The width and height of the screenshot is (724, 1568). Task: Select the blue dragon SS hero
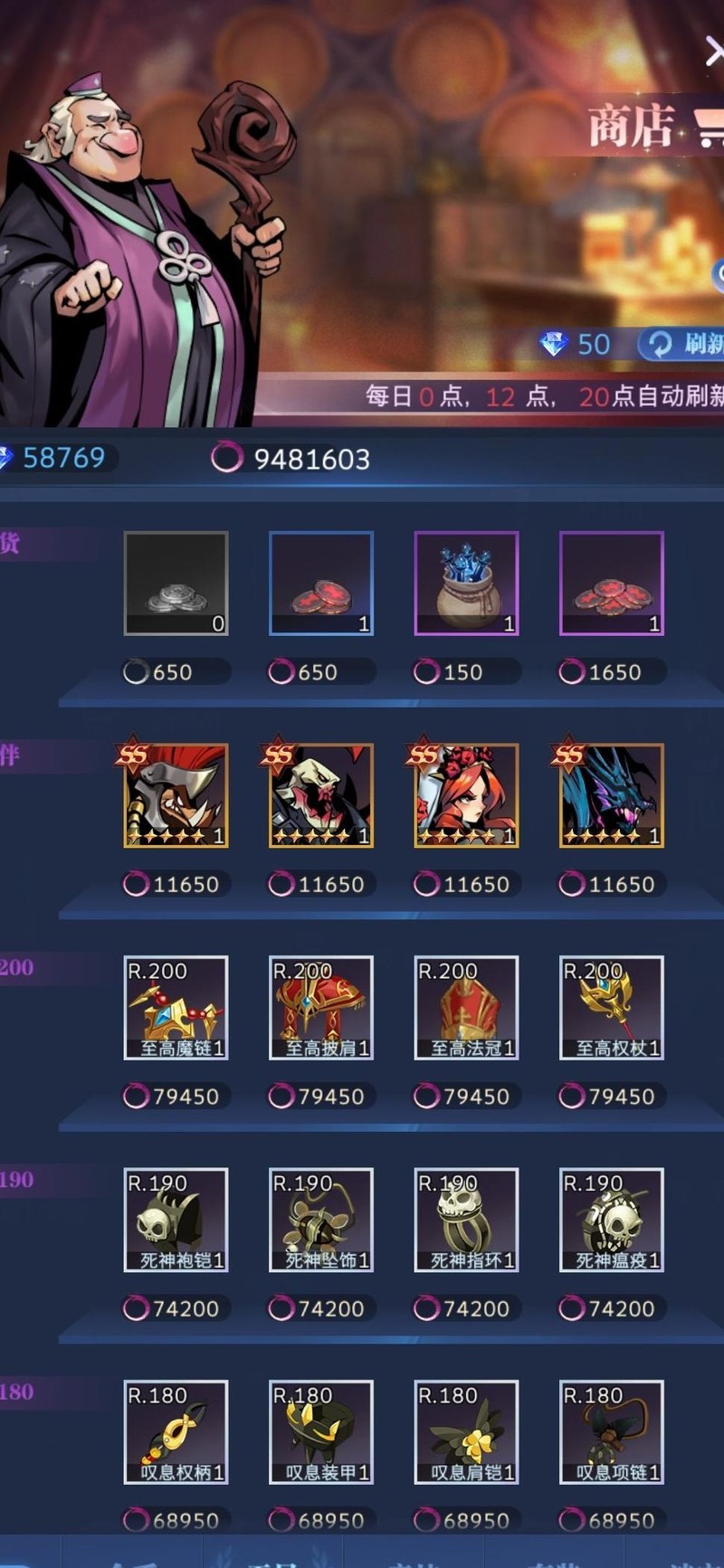point(612,795)
